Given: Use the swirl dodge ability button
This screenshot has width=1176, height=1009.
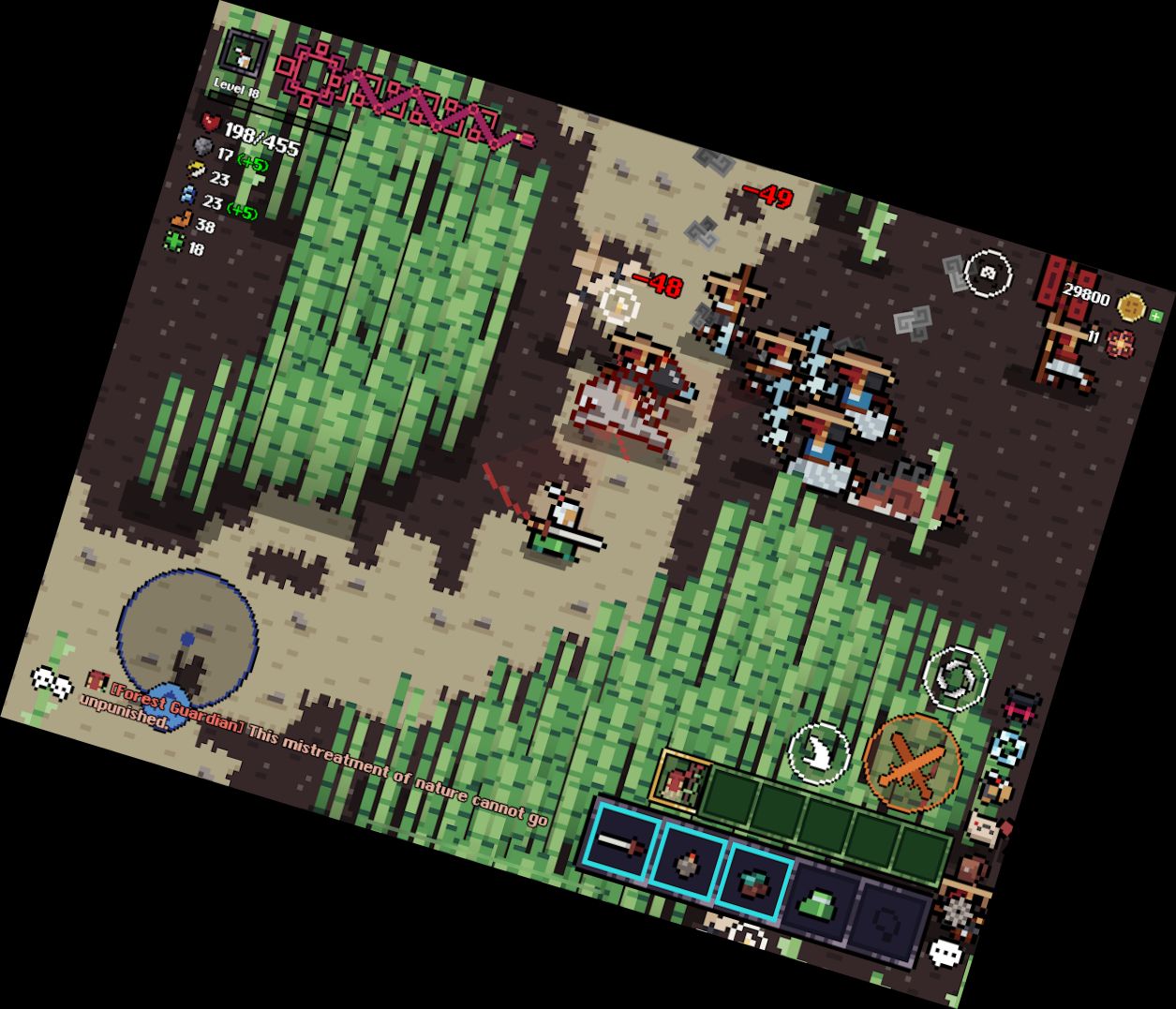Looking at the screenshot, I should pyautogui.click(x=955, y=674).
